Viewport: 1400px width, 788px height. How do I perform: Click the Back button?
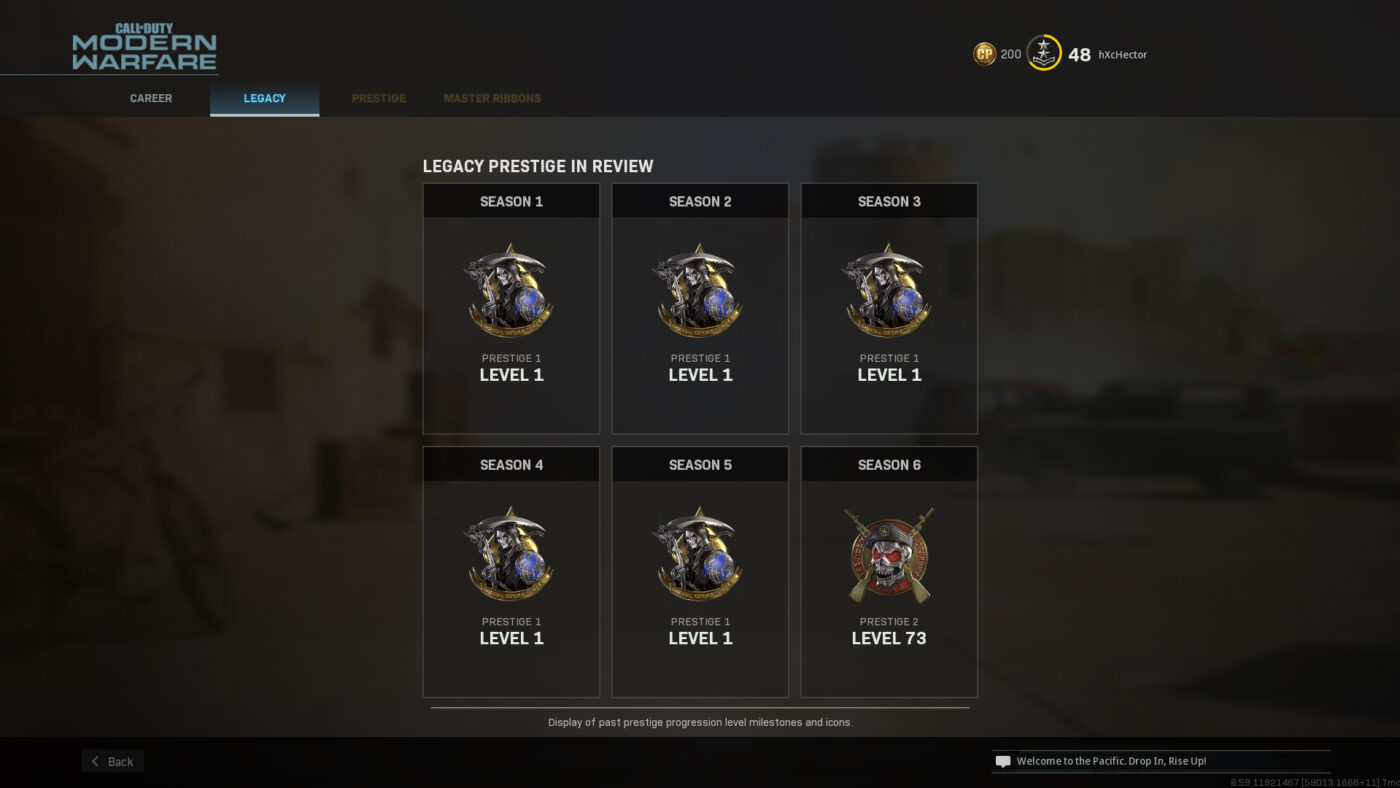point(112,761)
